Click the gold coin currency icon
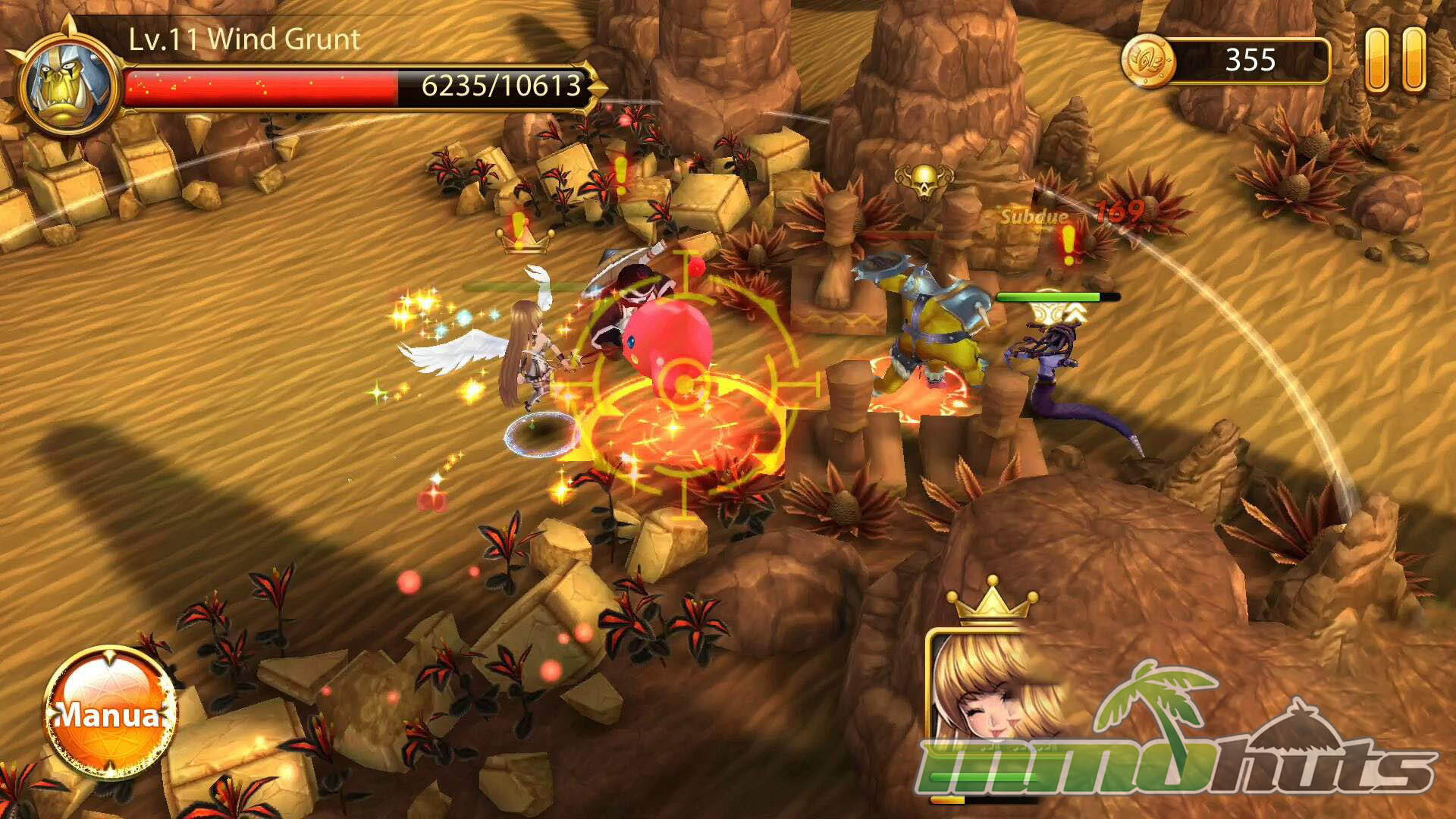 (1148, 60)
